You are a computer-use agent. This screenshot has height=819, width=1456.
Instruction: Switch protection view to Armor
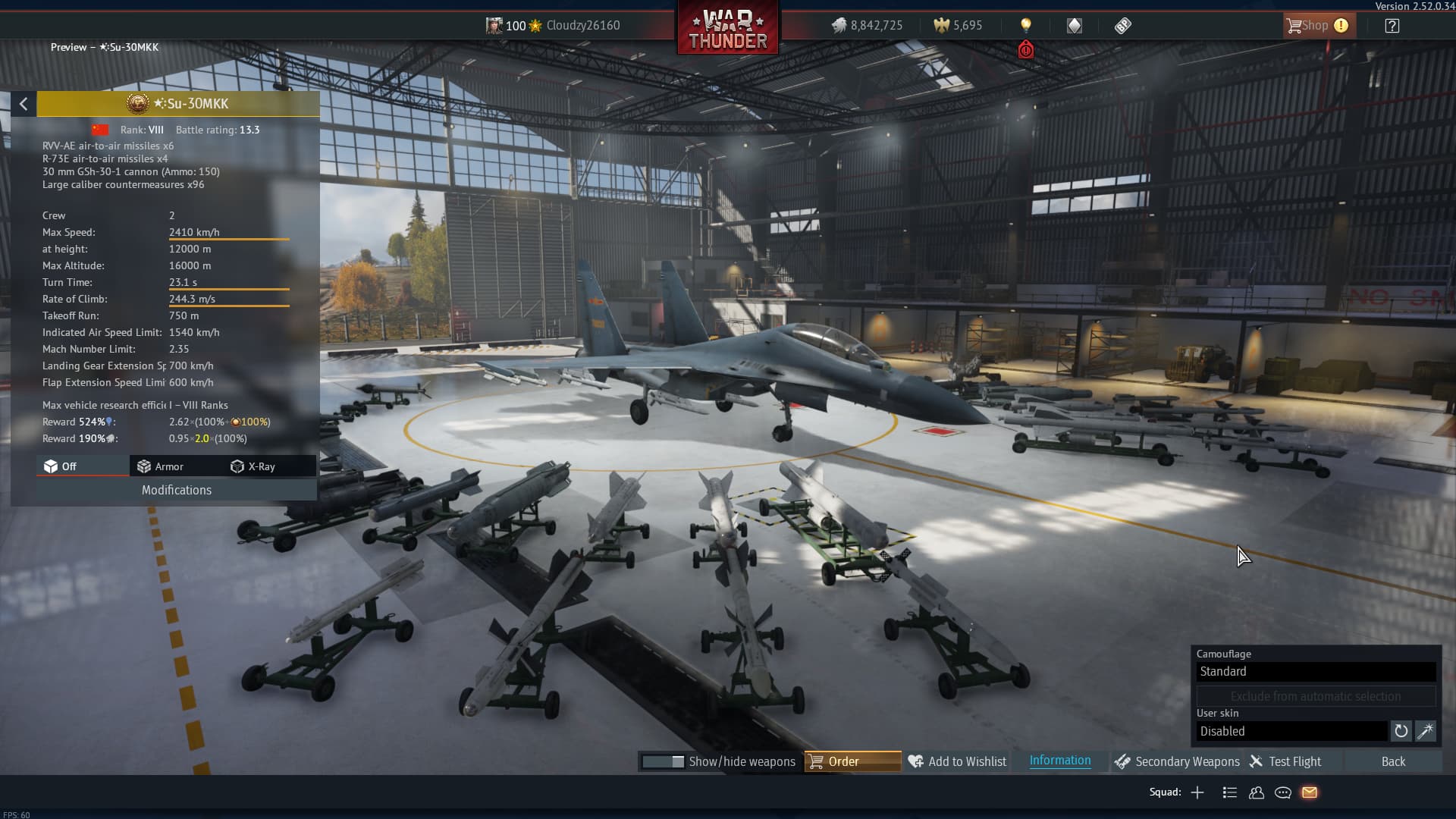pos(168,466)
